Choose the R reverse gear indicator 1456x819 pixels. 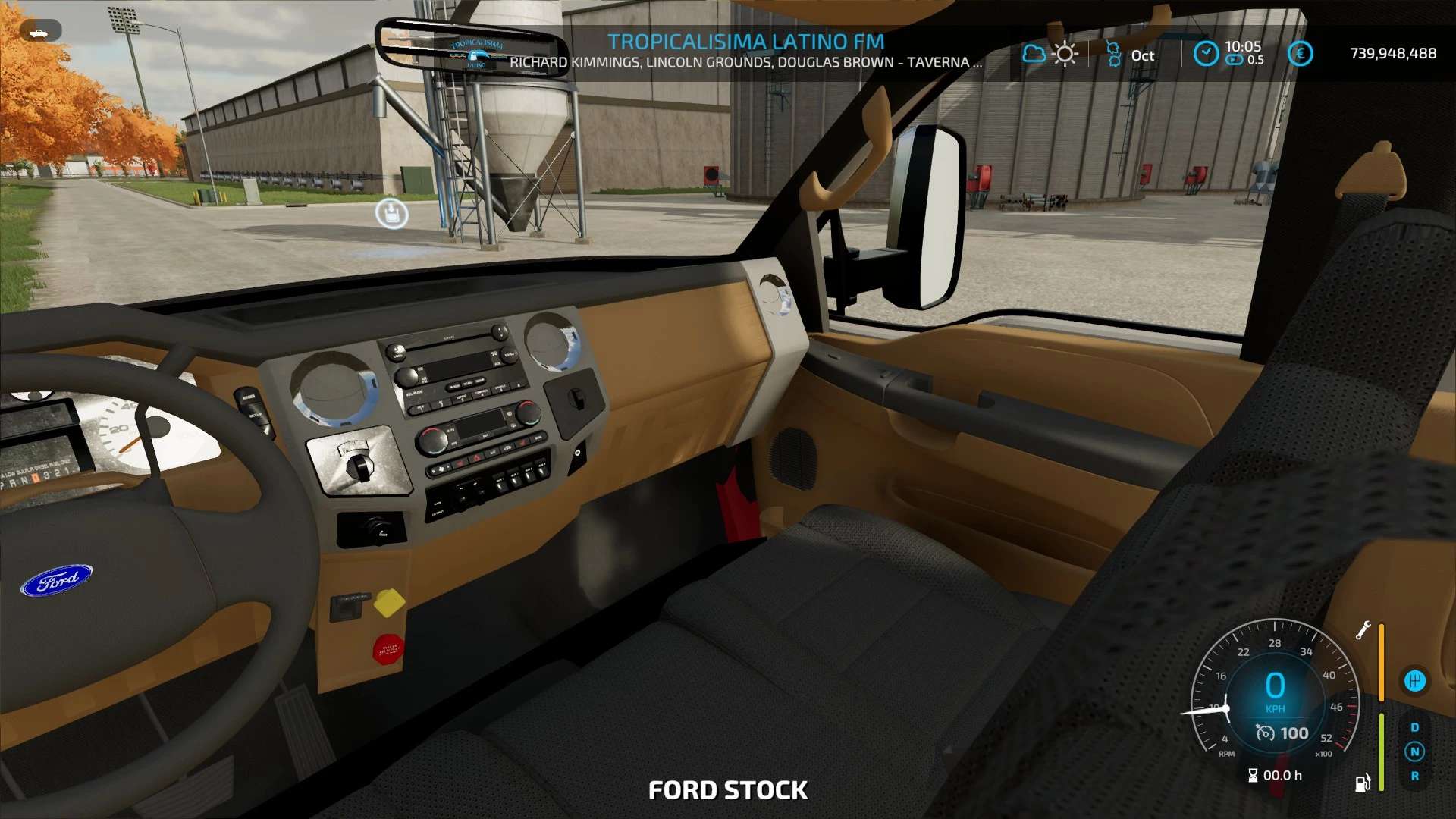click(x=1414, y=776)
